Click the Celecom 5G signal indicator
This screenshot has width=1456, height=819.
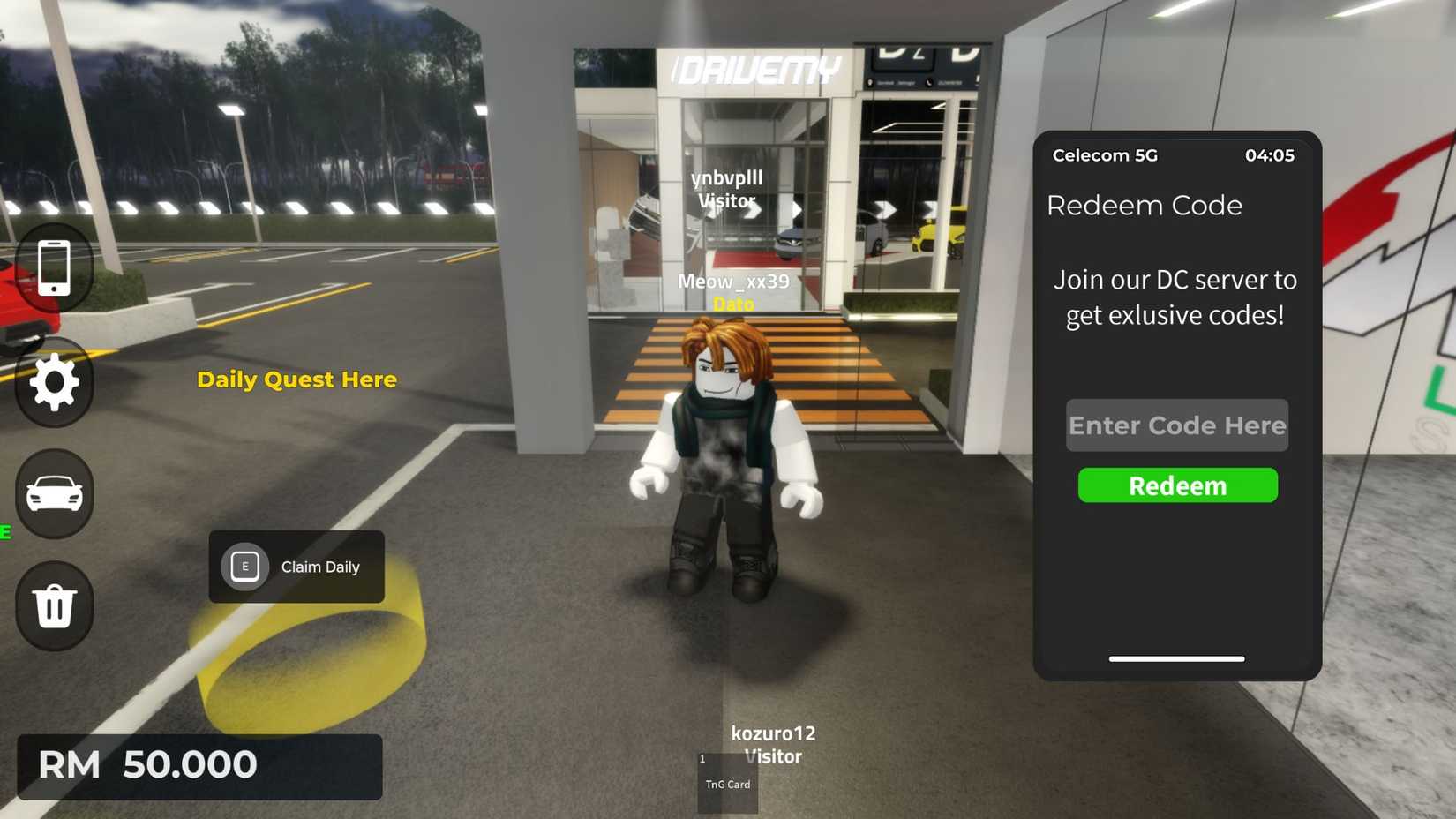click(1102, 155)
